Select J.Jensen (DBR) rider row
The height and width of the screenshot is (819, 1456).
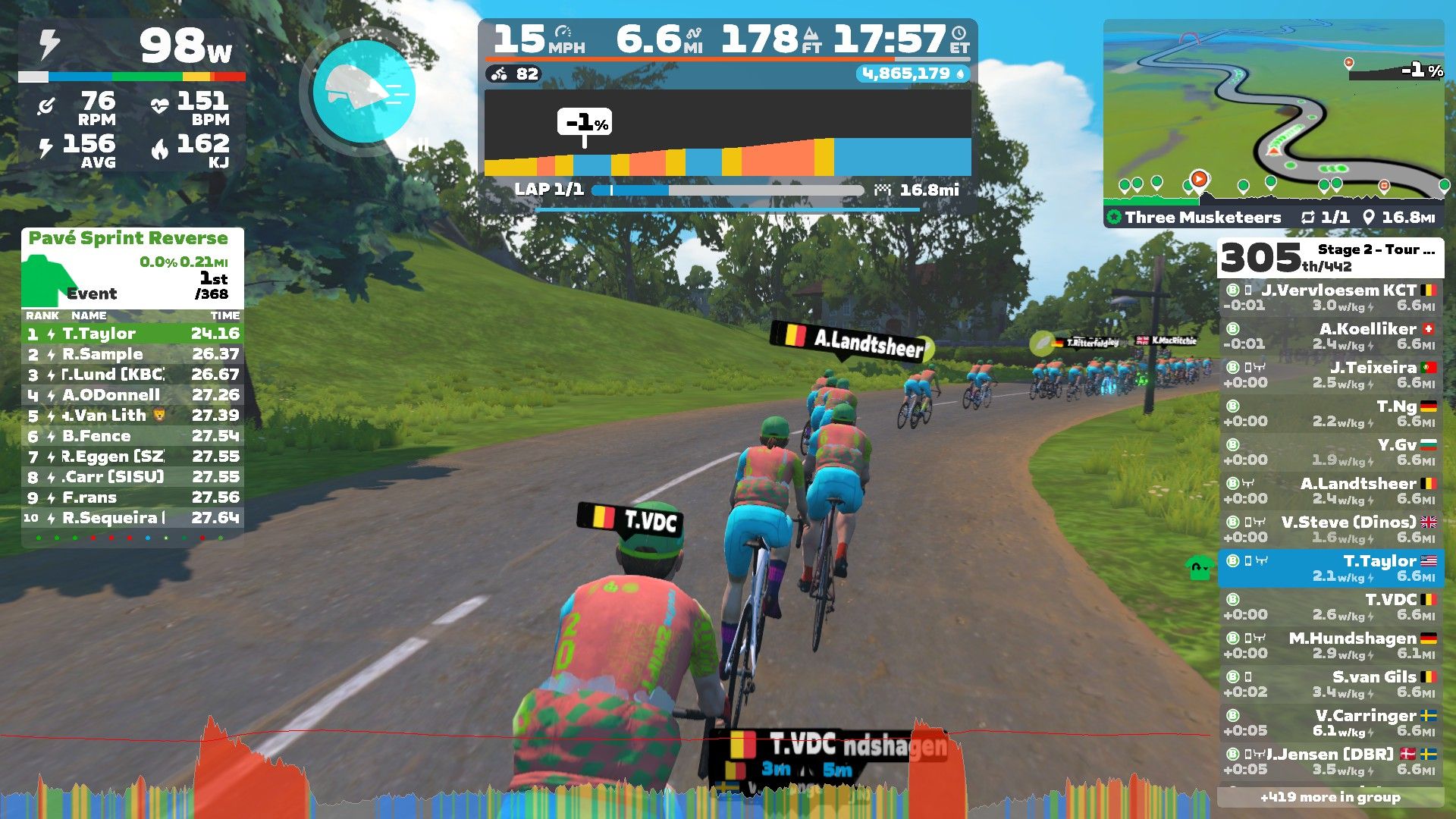click(1330, 761)
